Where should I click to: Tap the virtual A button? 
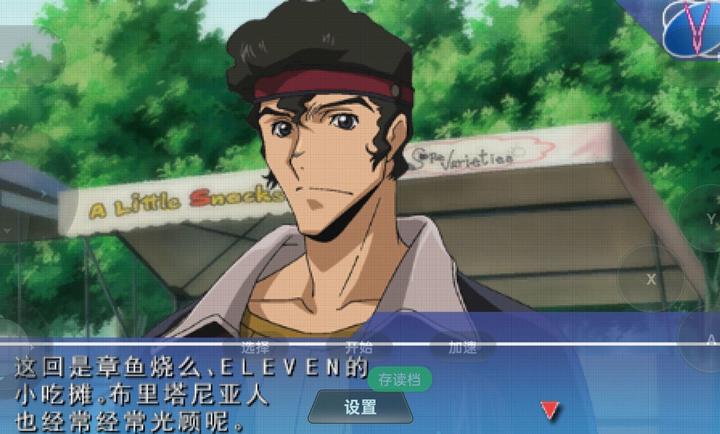click(x=709, y=340)
